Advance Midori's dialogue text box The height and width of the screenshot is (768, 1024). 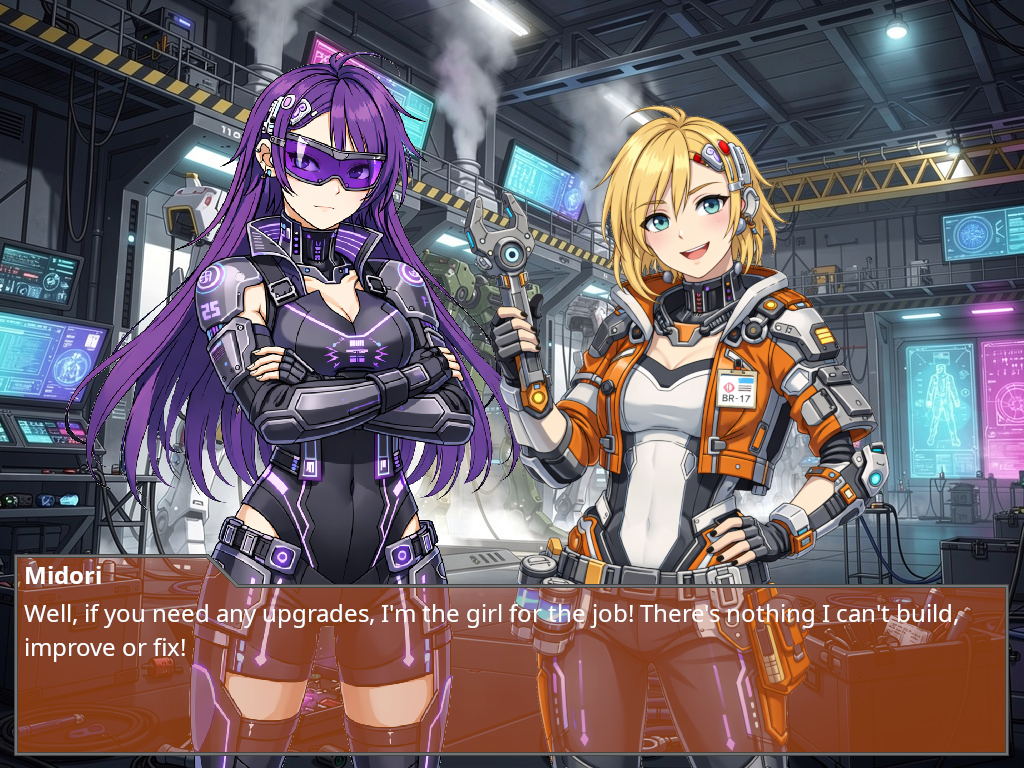tap(511, 668)
